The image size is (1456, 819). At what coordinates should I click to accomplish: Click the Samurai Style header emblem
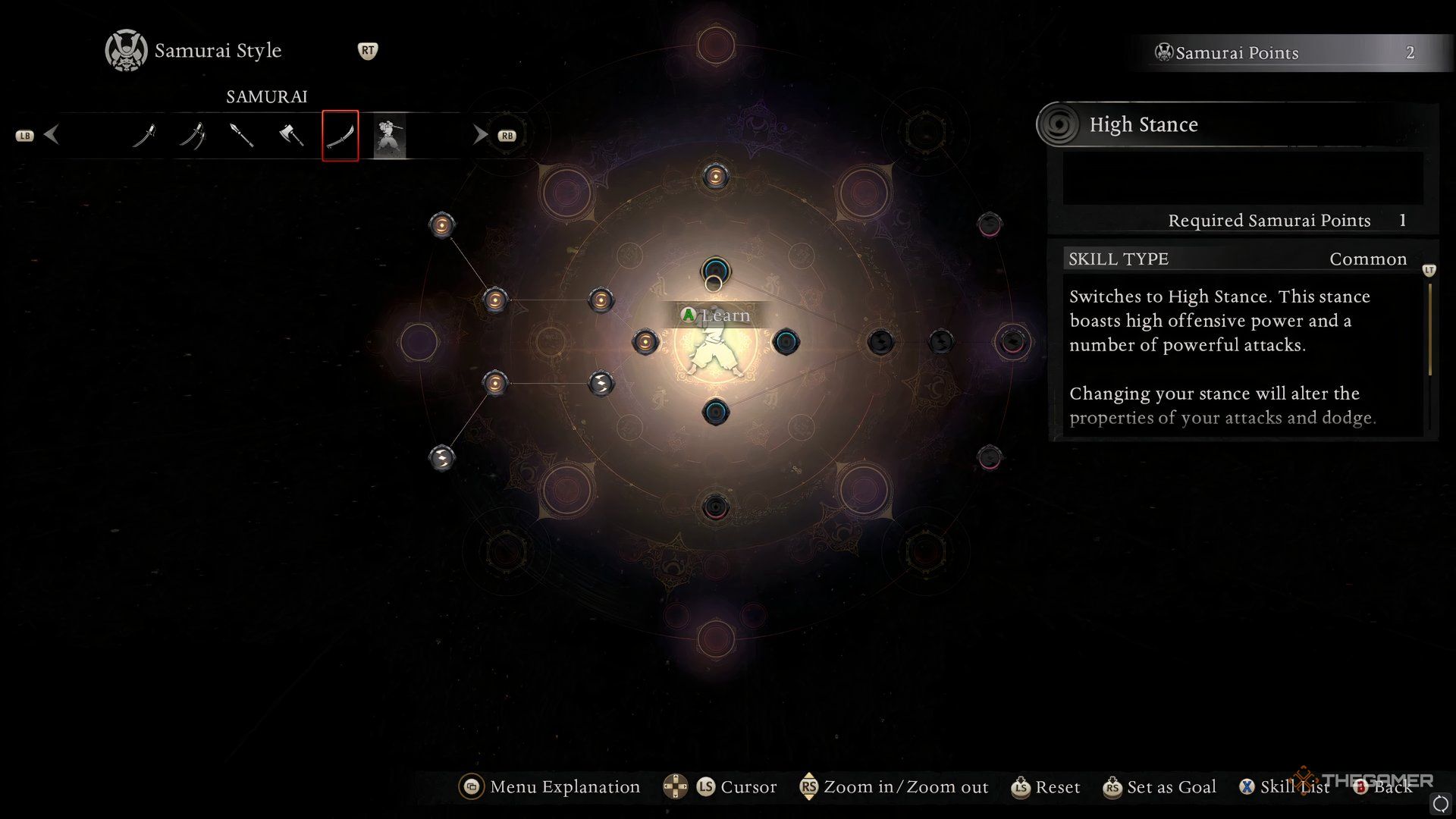click(126, 51)
